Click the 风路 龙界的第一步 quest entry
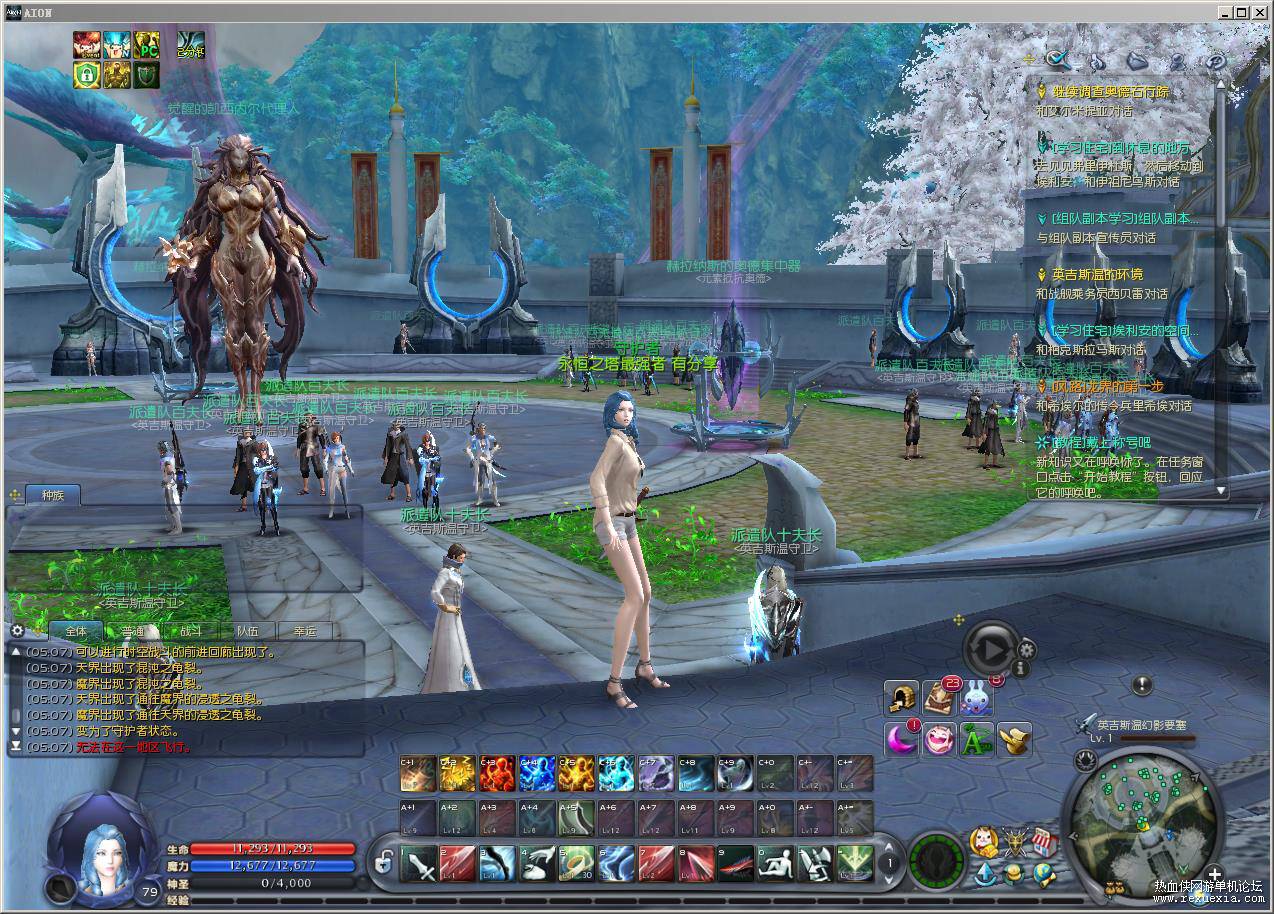This screenshot has width=1274, height=914. click(x=1106, y=386)
